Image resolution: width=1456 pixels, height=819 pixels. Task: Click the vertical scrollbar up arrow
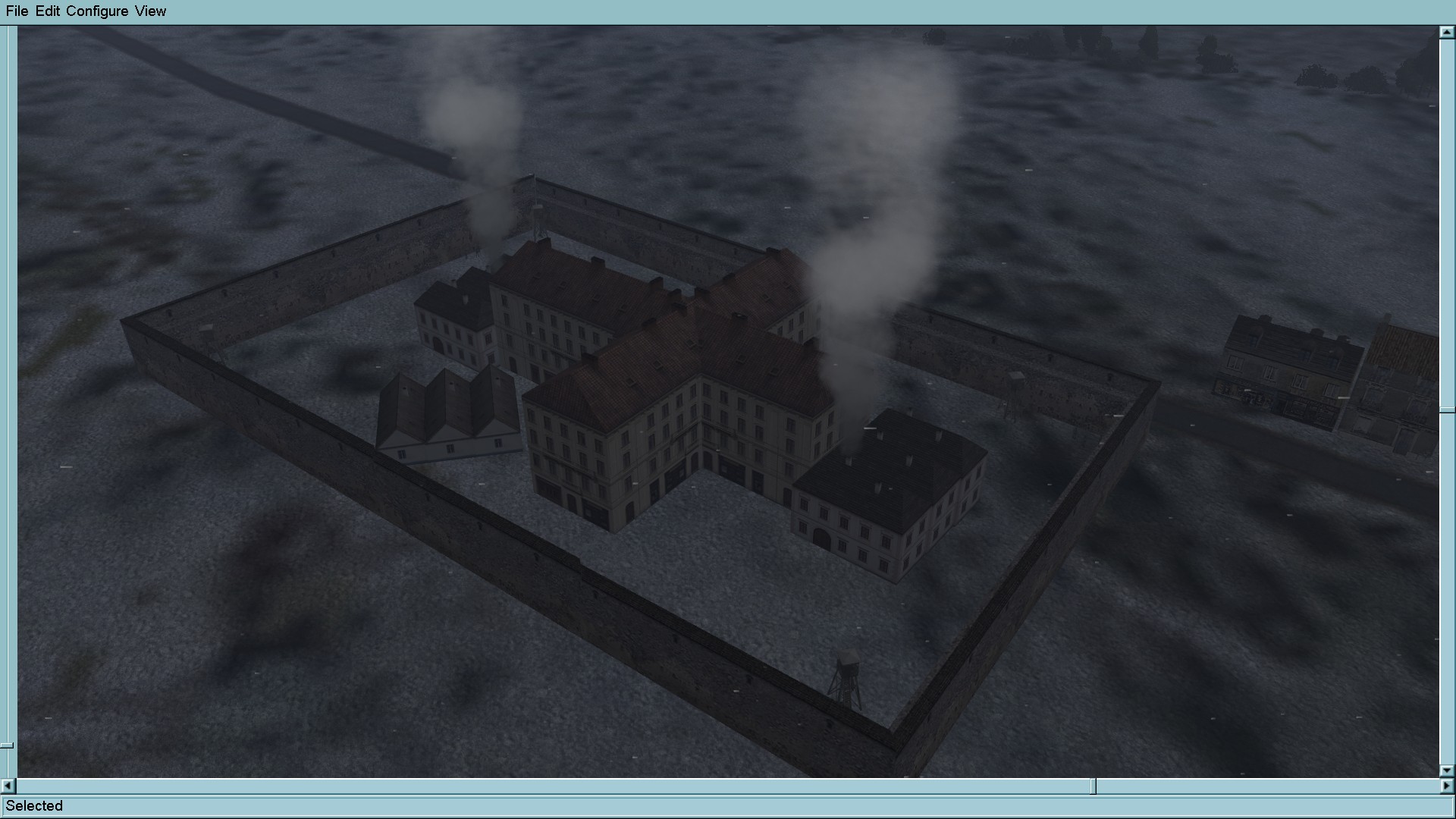(1447, 33)
